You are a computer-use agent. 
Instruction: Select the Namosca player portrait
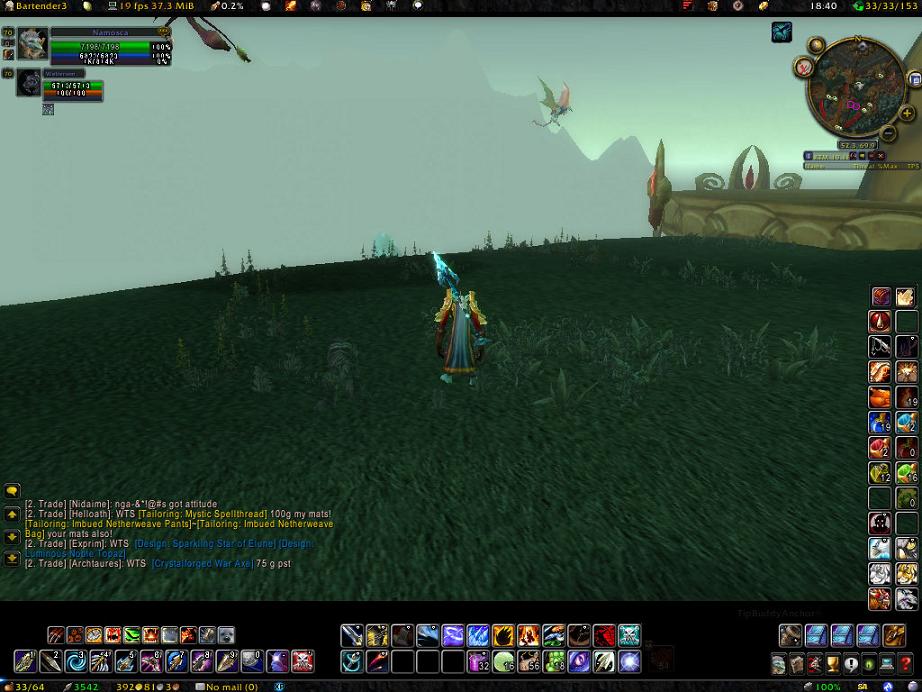click(33, 44)
